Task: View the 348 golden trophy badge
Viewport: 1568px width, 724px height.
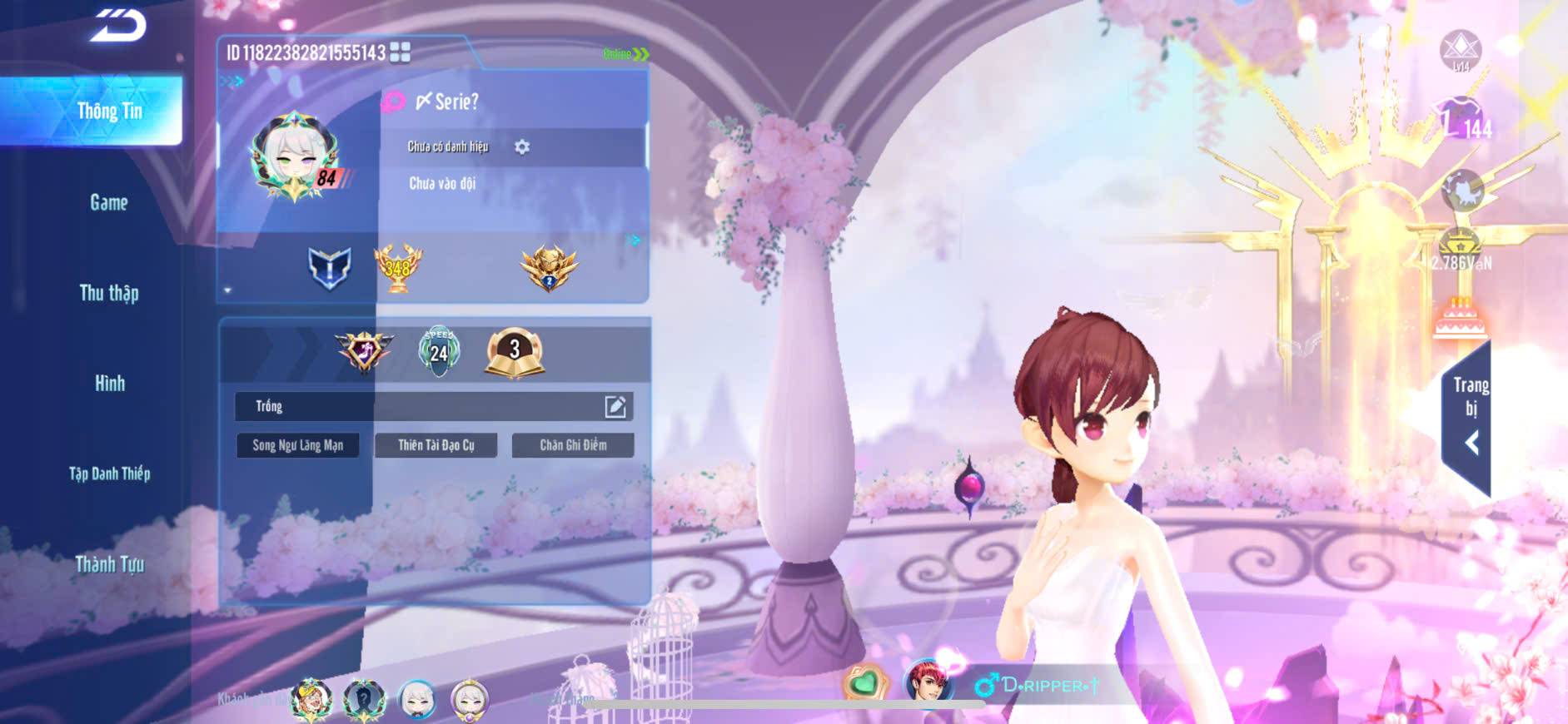Action: click(398, 268)
